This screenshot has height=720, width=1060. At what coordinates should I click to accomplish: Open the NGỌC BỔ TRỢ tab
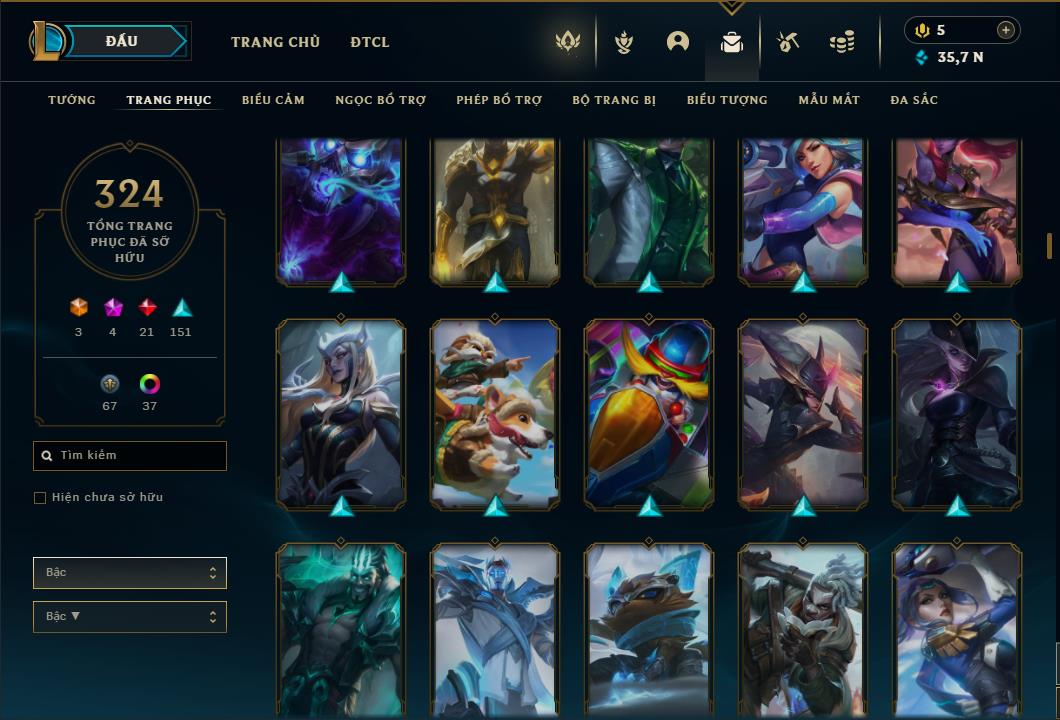click(380, 100)
